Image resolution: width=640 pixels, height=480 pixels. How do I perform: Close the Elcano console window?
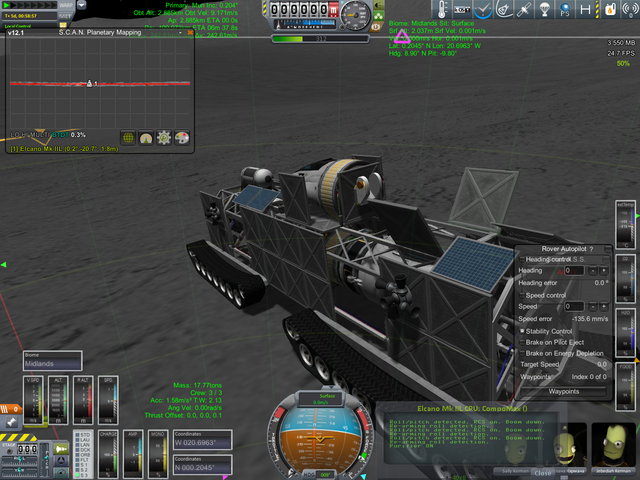point(543,472)
